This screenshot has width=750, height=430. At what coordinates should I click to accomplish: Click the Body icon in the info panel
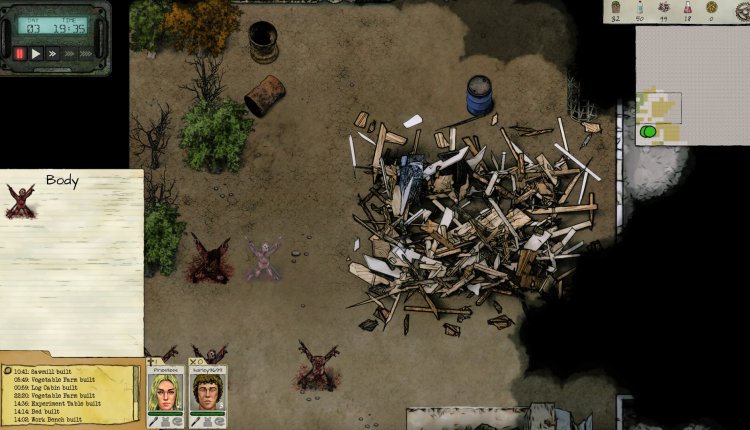pos(20,200)
